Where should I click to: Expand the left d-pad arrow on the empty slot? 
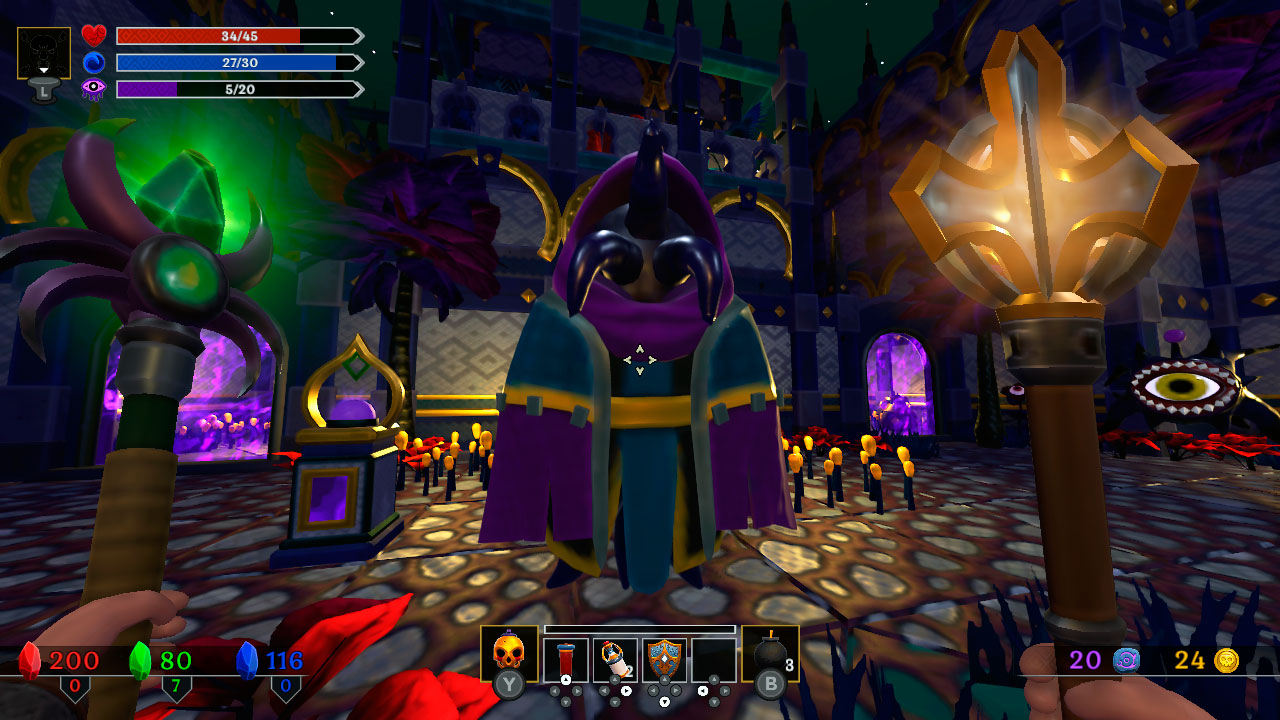coord(702,690)
